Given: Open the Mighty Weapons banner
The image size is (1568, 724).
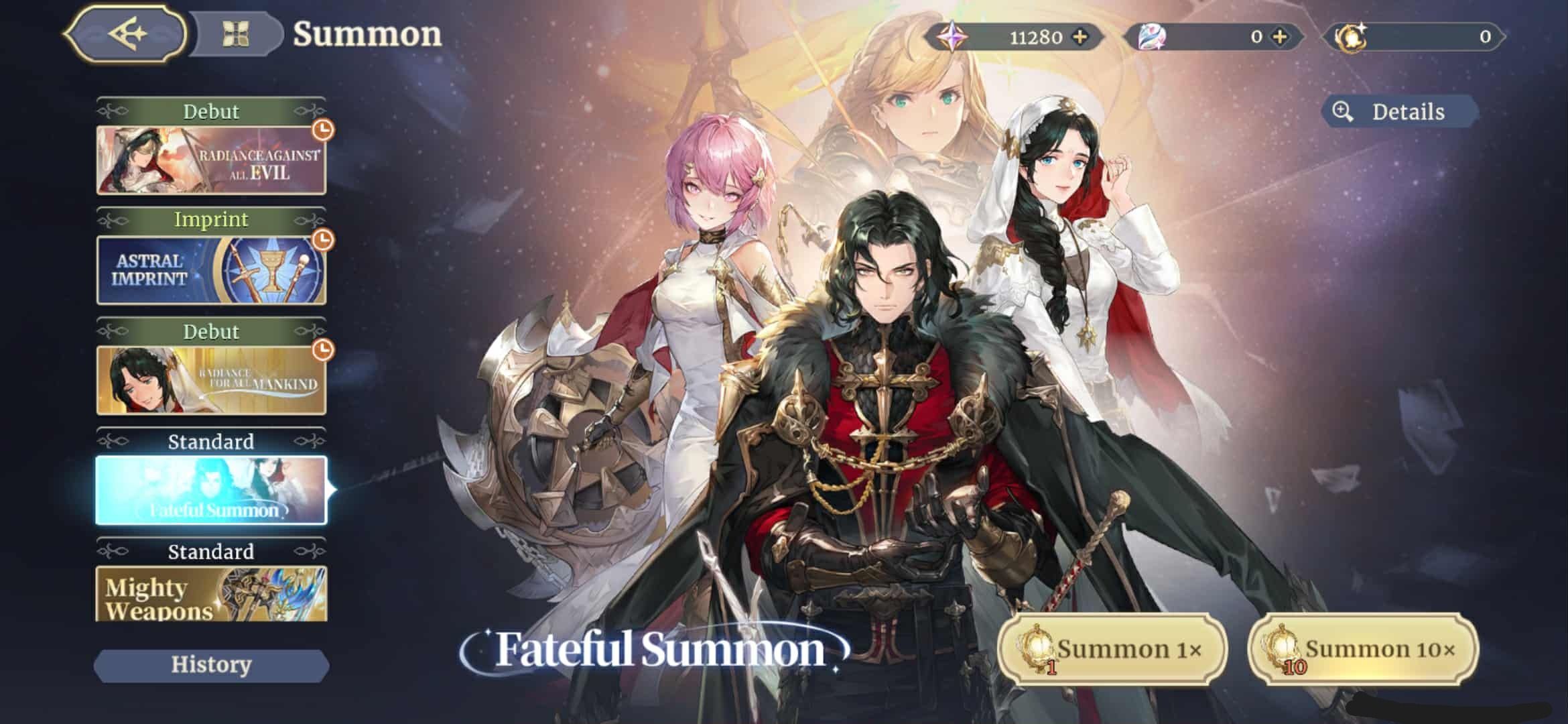Looking at the screenshot, I should click(x=210, y=597).
